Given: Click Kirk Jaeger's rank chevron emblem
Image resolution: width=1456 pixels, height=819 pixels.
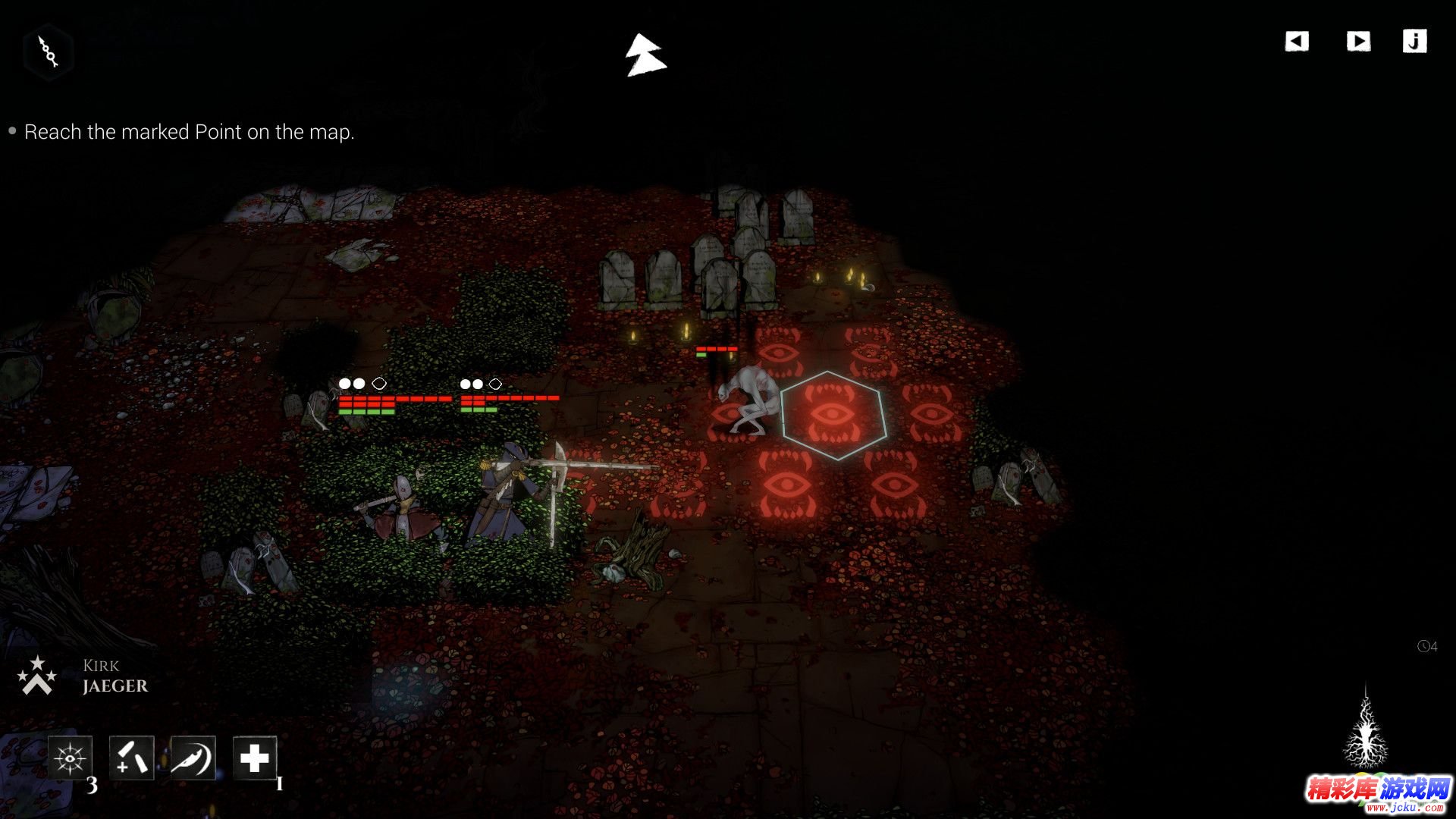Looking at the screenshot, I should click(37, 676).
